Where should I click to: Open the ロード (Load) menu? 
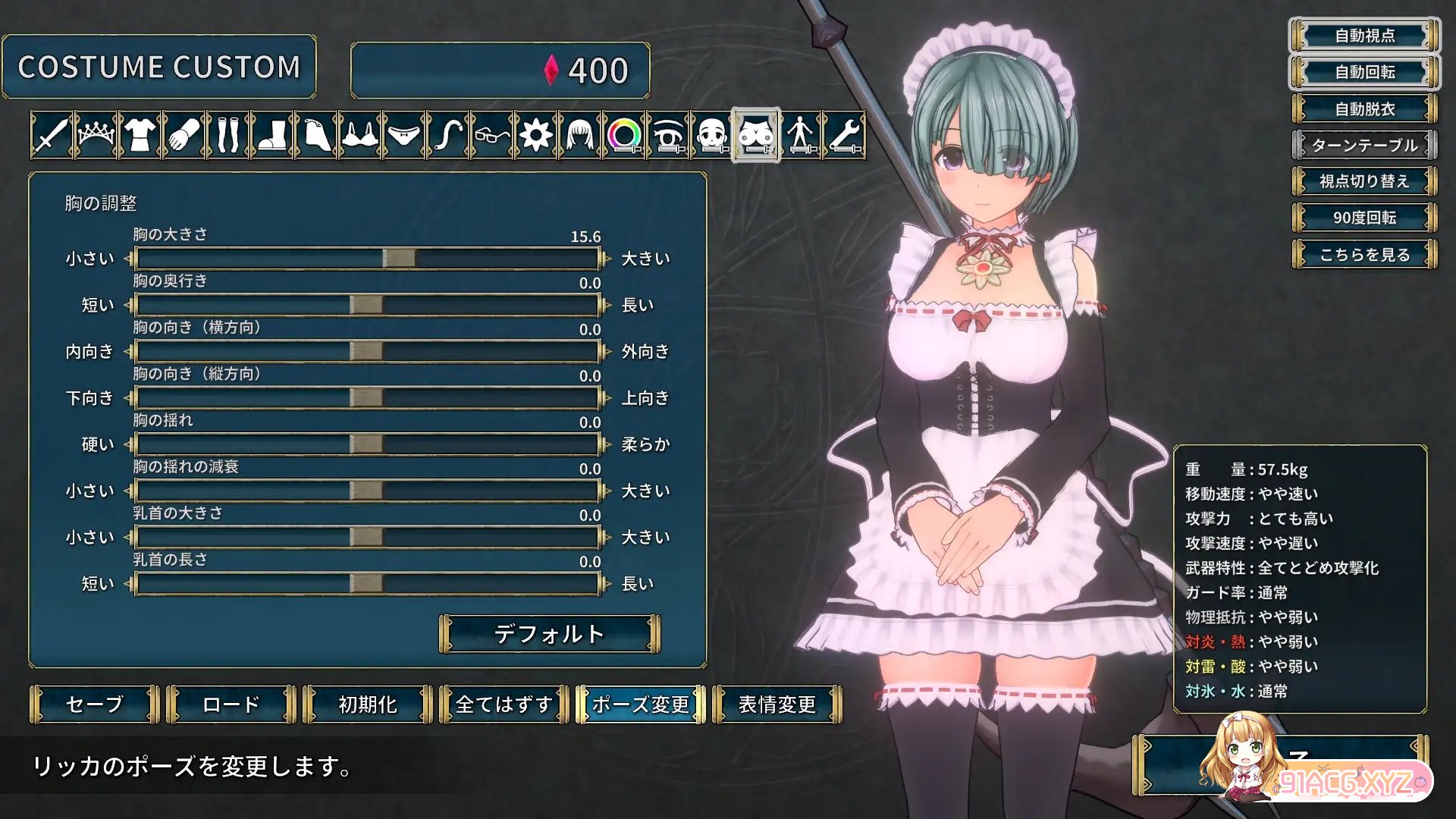[231, 704]
